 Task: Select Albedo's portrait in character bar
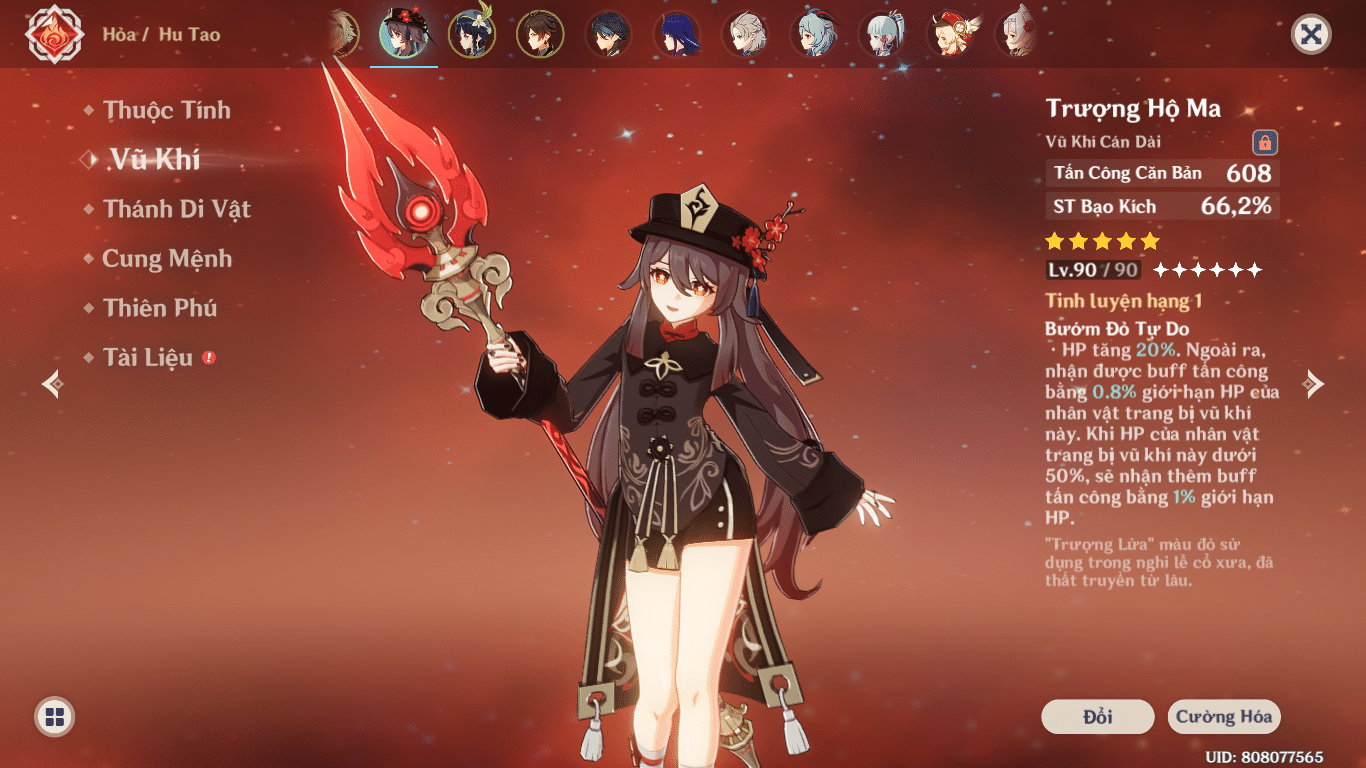745,34
